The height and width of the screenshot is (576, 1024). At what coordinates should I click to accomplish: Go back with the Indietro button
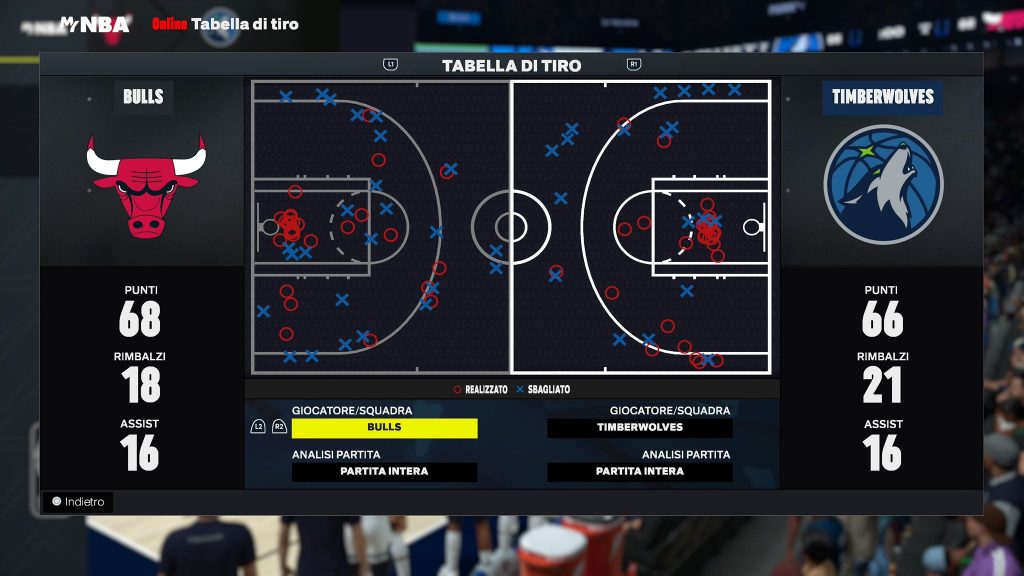coord(78,502)
